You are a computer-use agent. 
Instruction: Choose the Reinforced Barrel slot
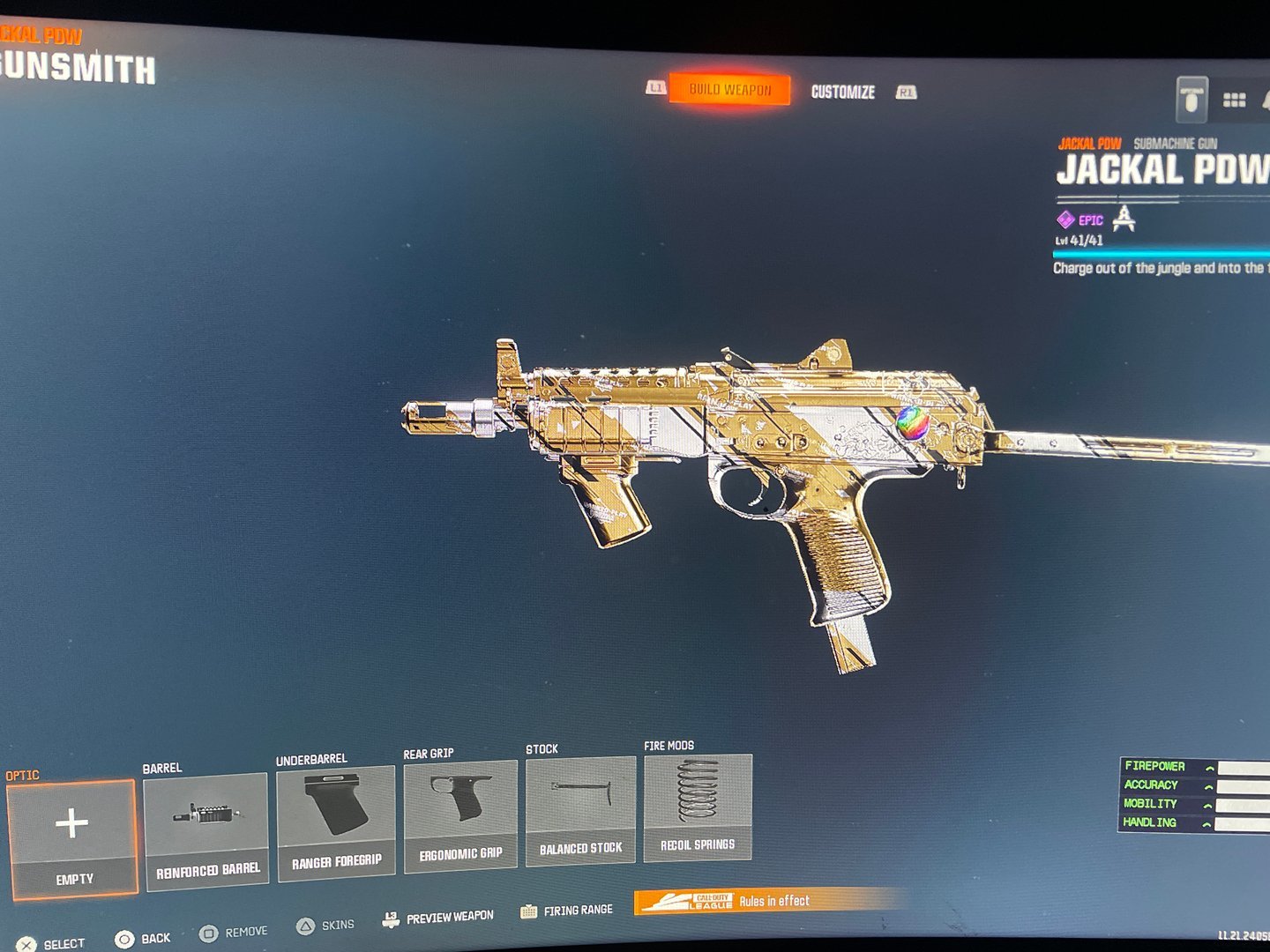click(207, 830)
